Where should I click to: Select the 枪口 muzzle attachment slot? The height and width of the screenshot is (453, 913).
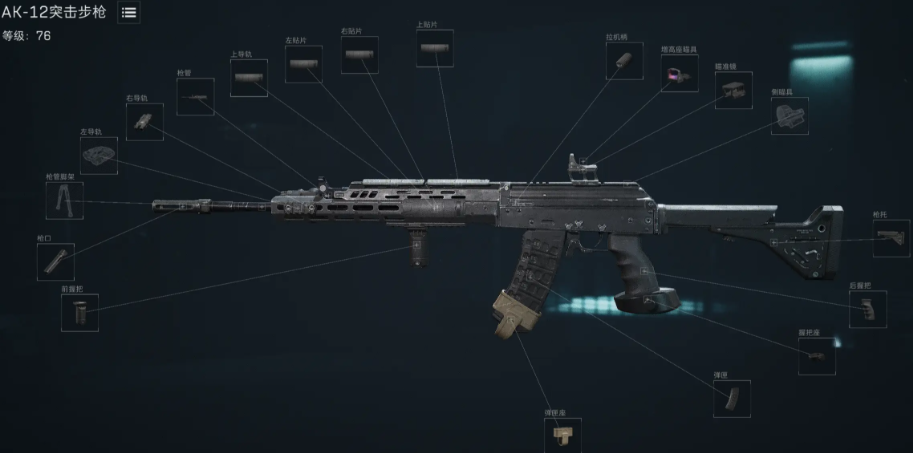point(56,261)
